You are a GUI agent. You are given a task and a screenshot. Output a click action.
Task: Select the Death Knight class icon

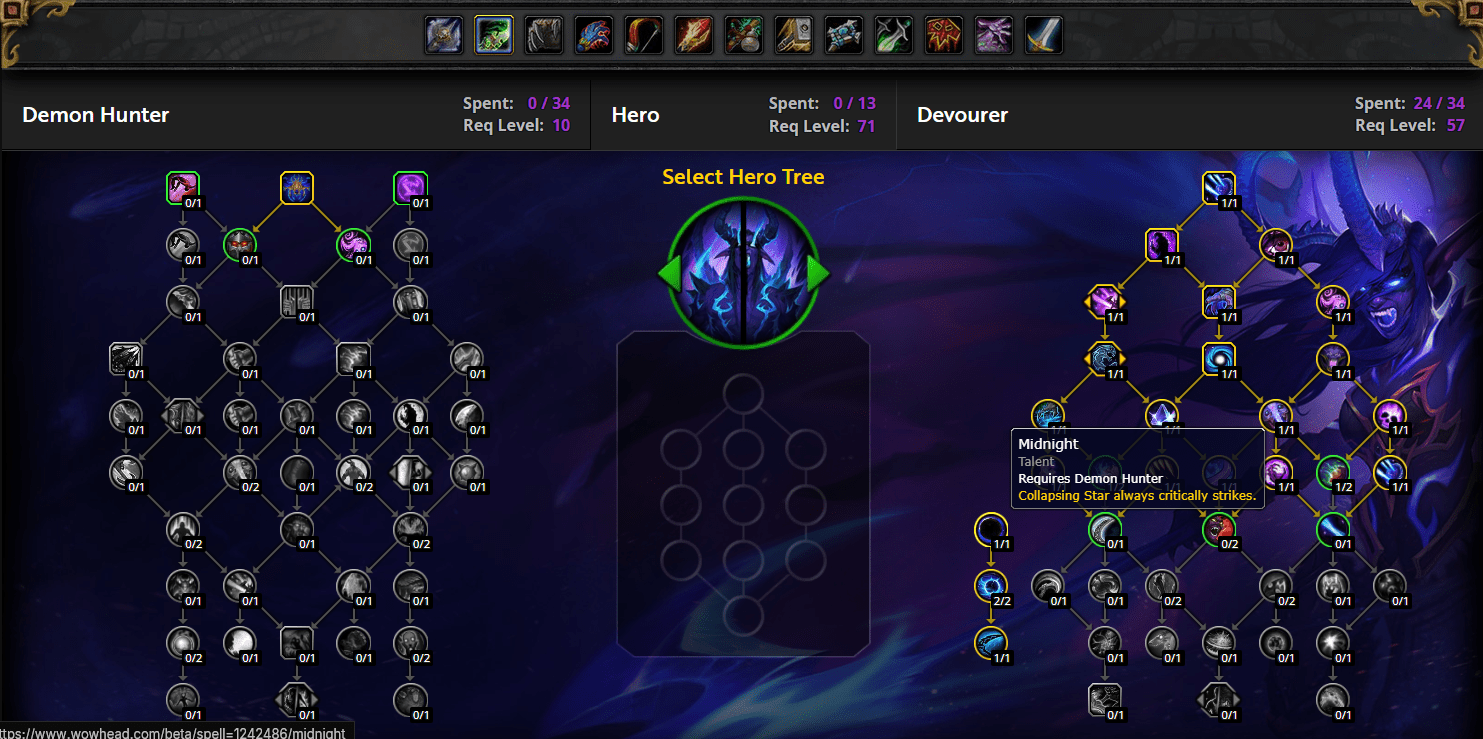(443, 34)
